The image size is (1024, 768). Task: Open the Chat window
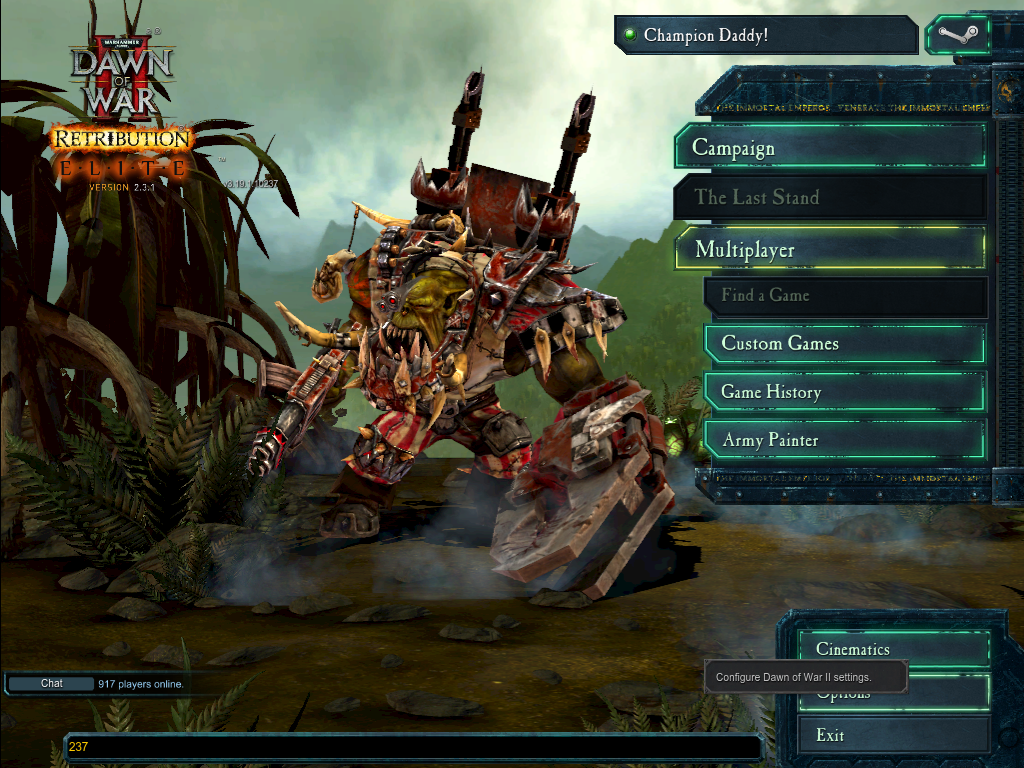[x=51, y=684]
